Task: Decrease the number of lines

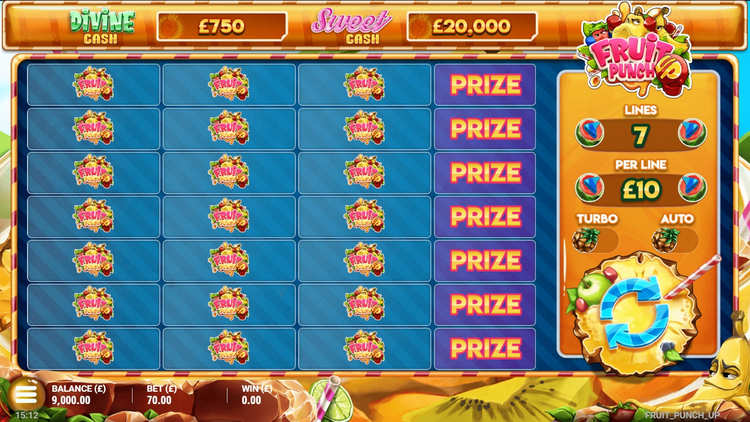Action: point(591,133)
